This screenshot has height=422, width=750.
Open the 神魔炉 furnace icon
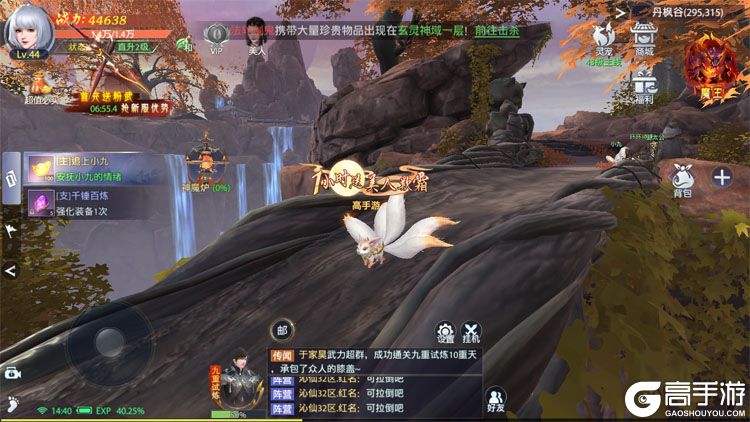[206, 163]
